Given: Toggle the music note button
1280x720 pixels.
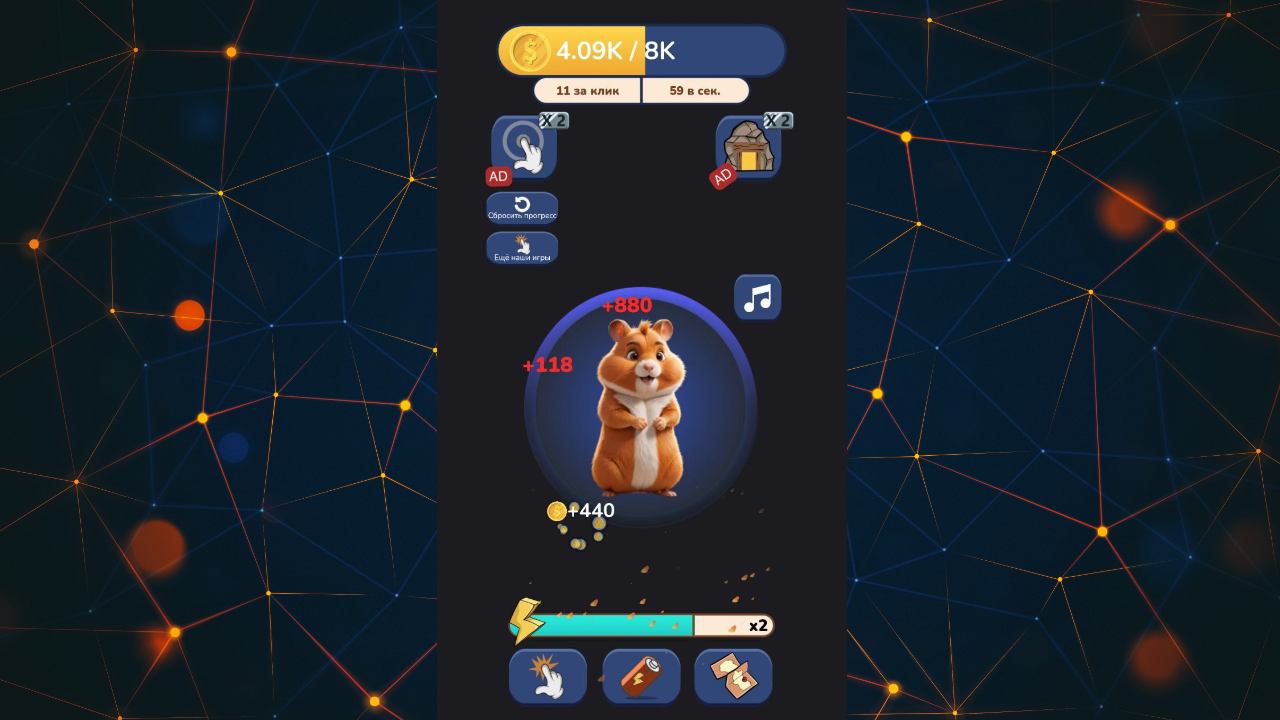Looking at the screenshot, I should click(x=757, y=297).
